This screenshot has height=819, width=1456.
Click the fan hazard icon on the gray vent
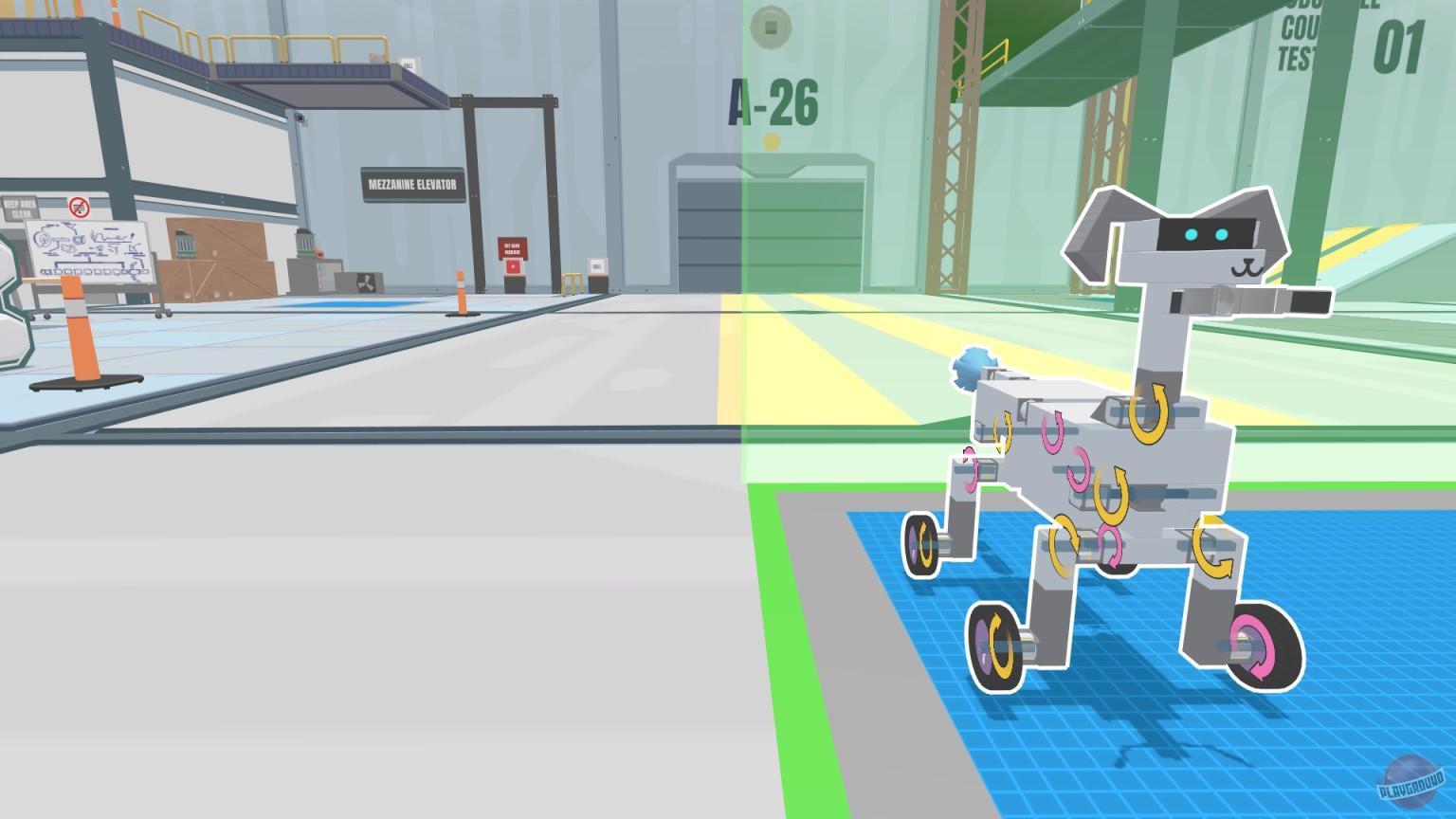point(367,282)
